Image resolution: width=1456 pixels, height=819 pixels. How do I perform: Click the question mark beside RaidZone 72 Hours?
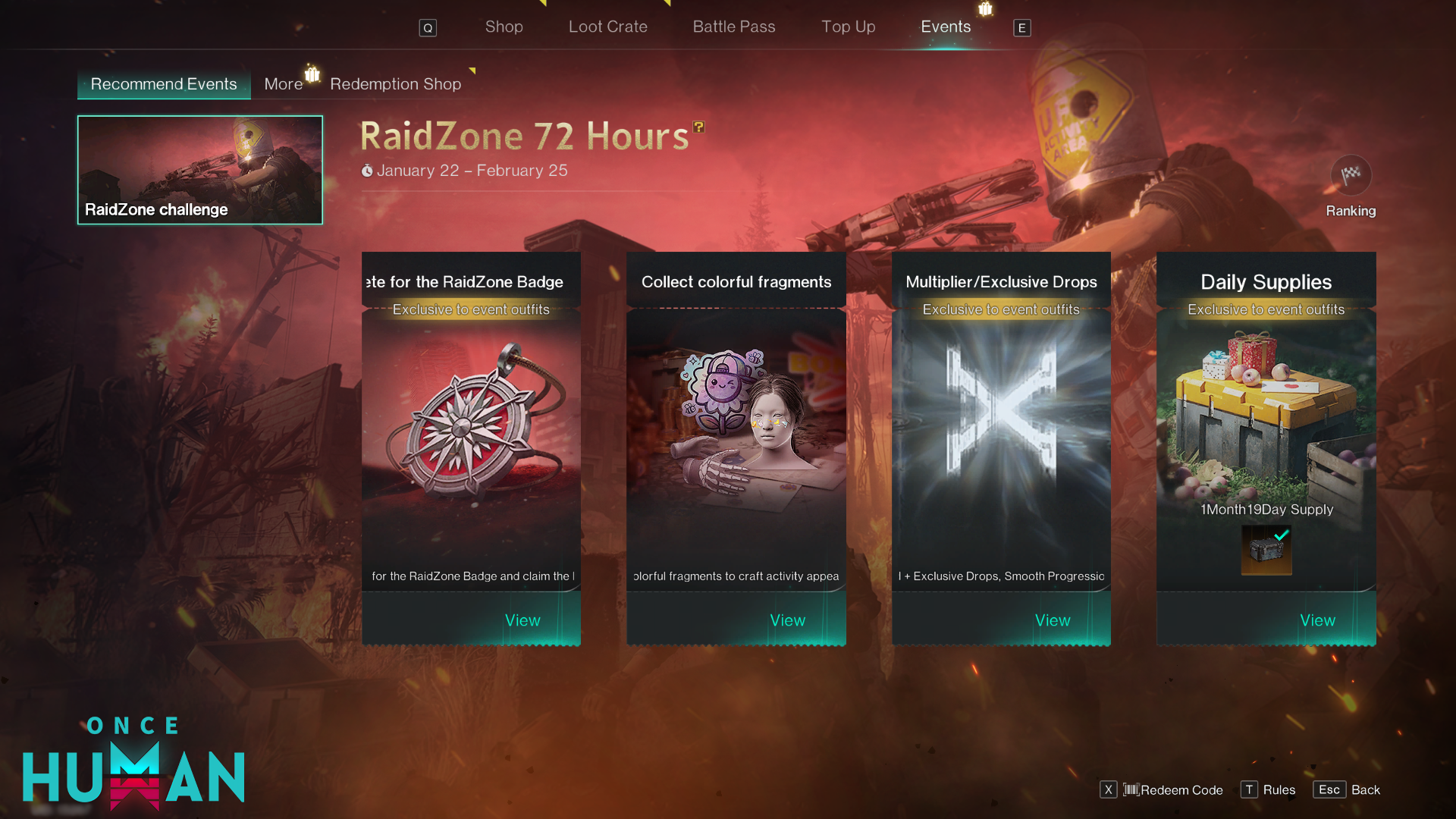point(698,127)
